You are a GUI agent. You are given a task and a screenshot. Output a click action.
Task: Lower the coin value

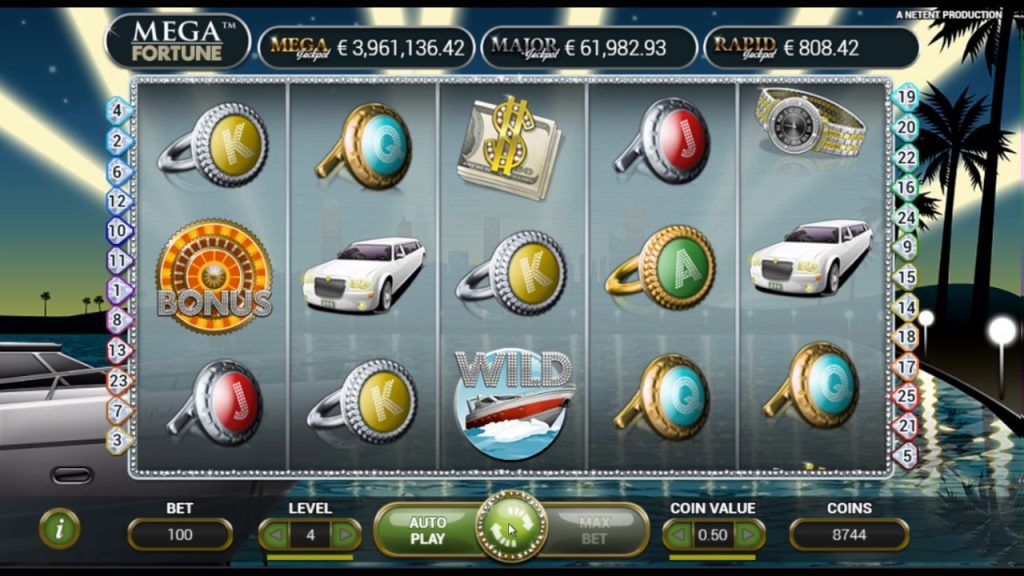(679, 535)
